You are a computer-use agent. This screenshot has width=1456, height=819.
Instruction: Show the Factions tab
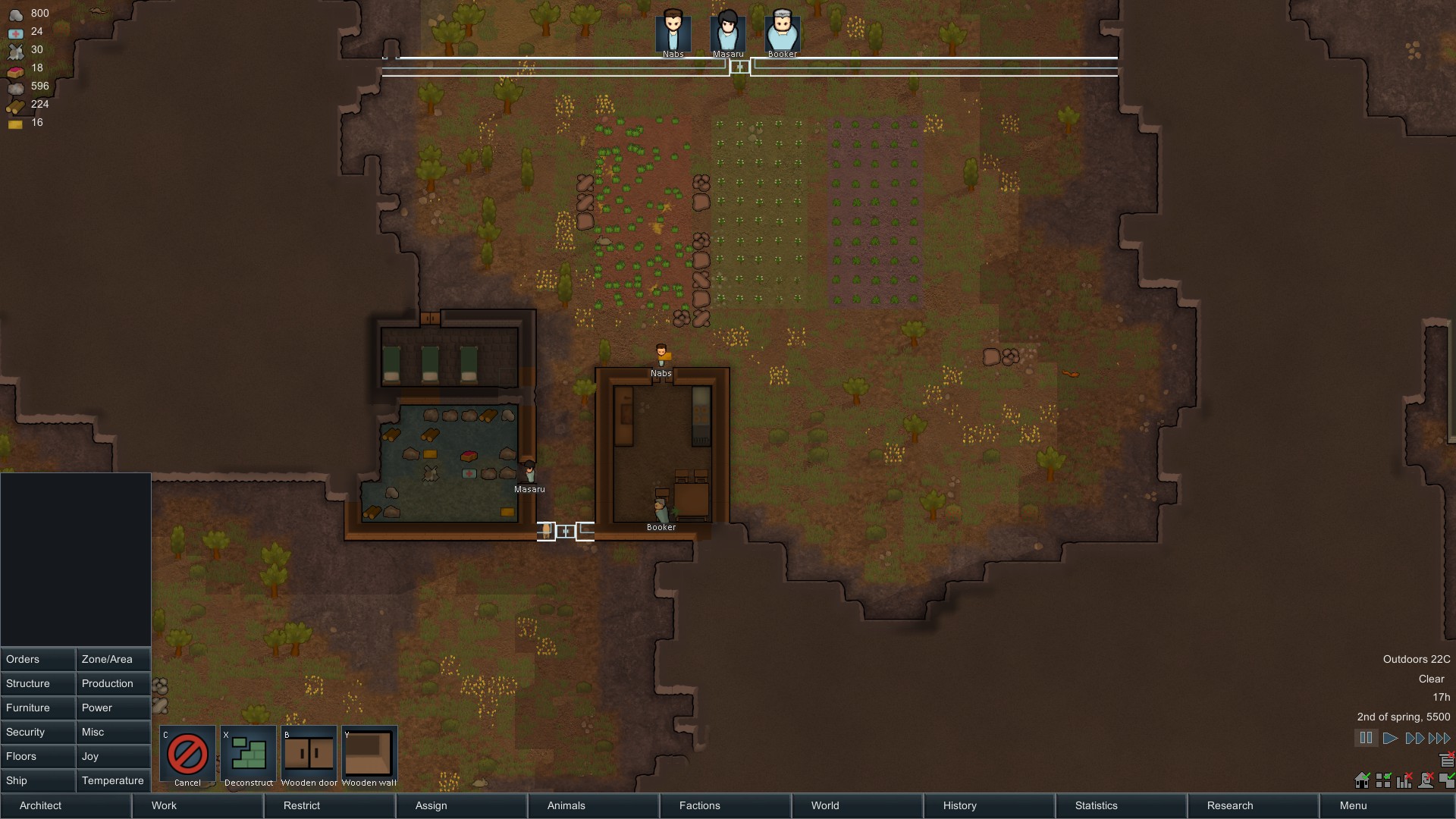pos(724,805)
